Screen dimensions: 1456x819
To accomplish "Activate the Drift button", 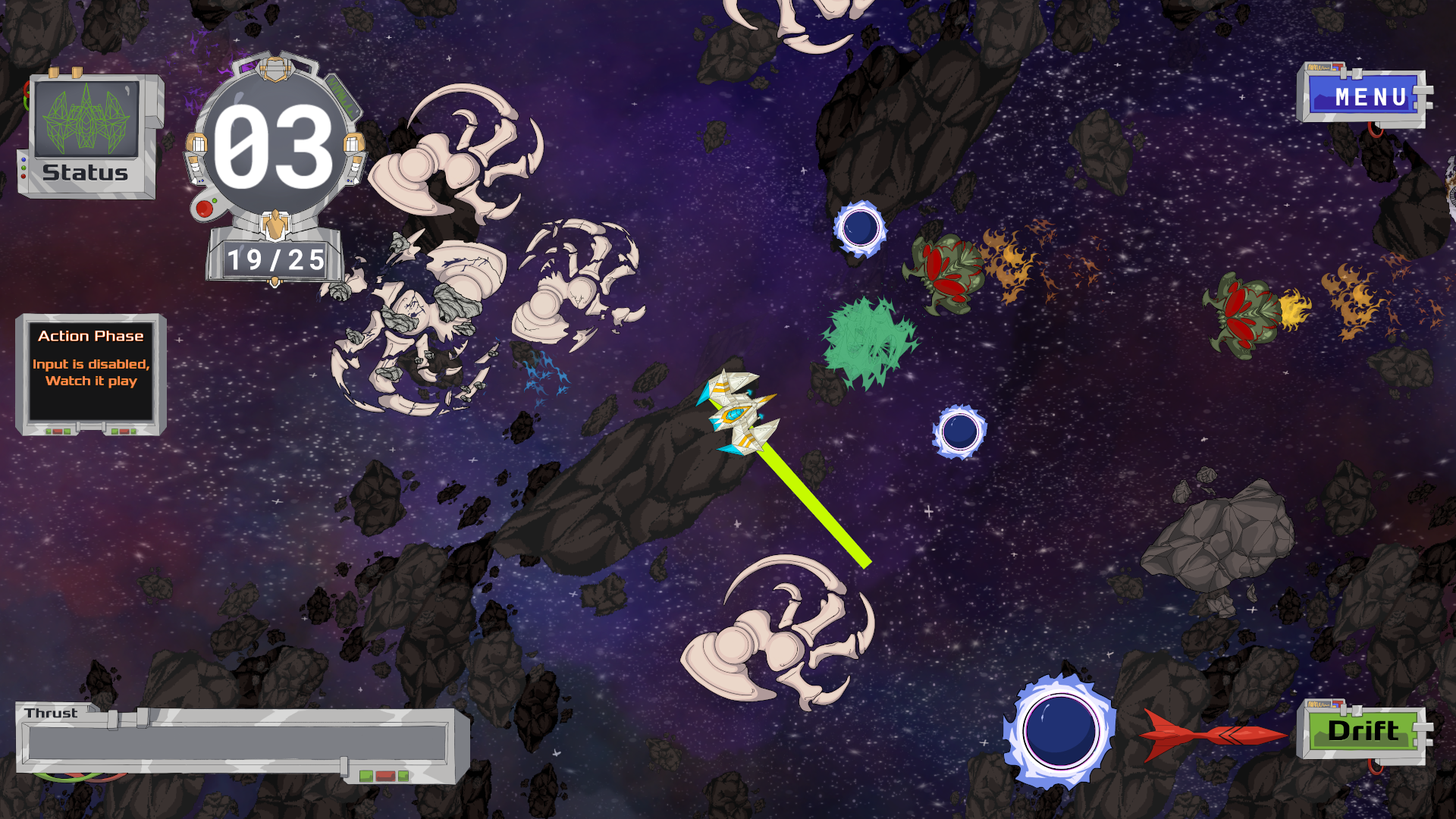I will click(1363, 731).
